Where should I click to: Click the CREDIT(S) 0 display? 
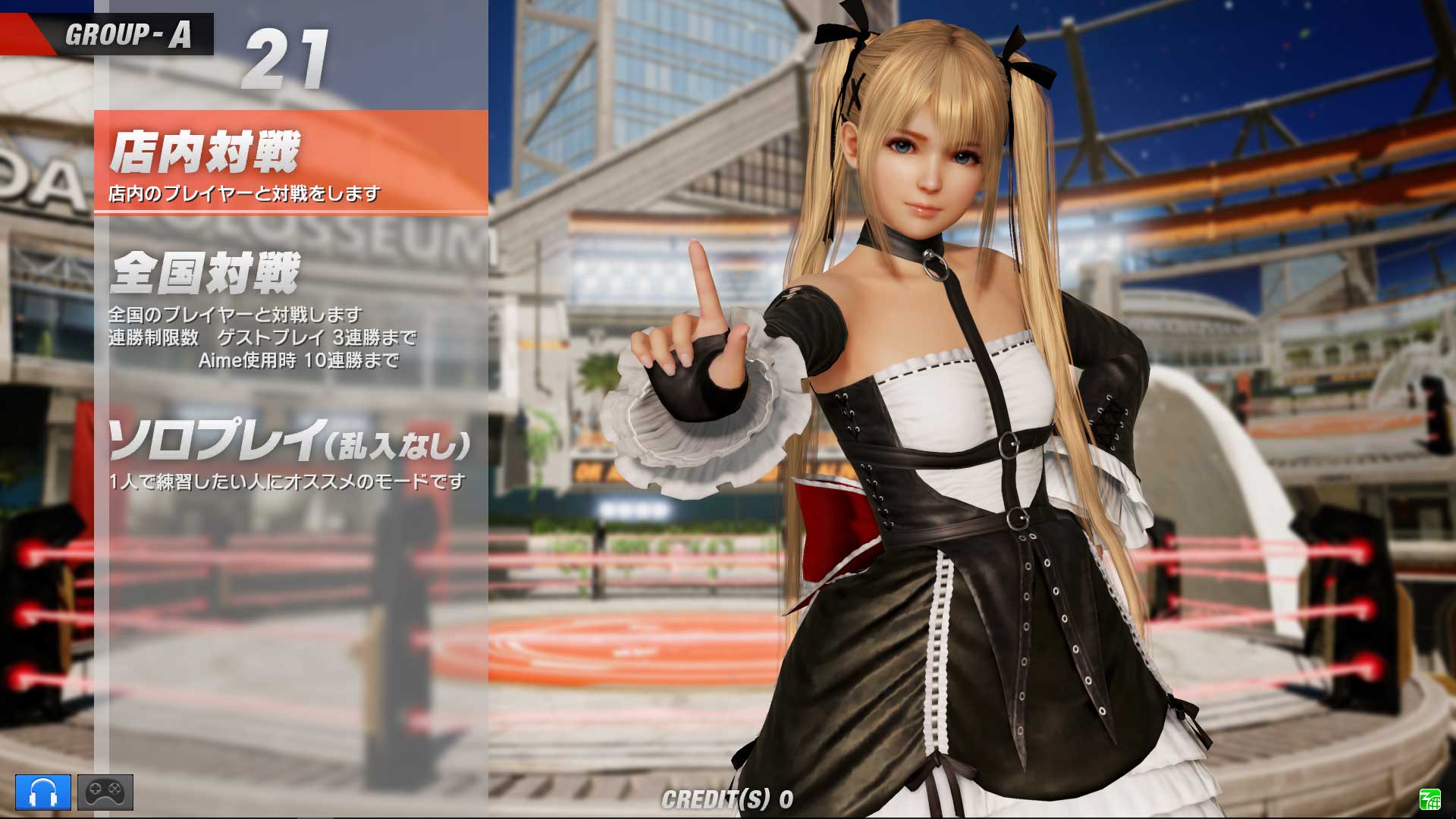[728, 798]
